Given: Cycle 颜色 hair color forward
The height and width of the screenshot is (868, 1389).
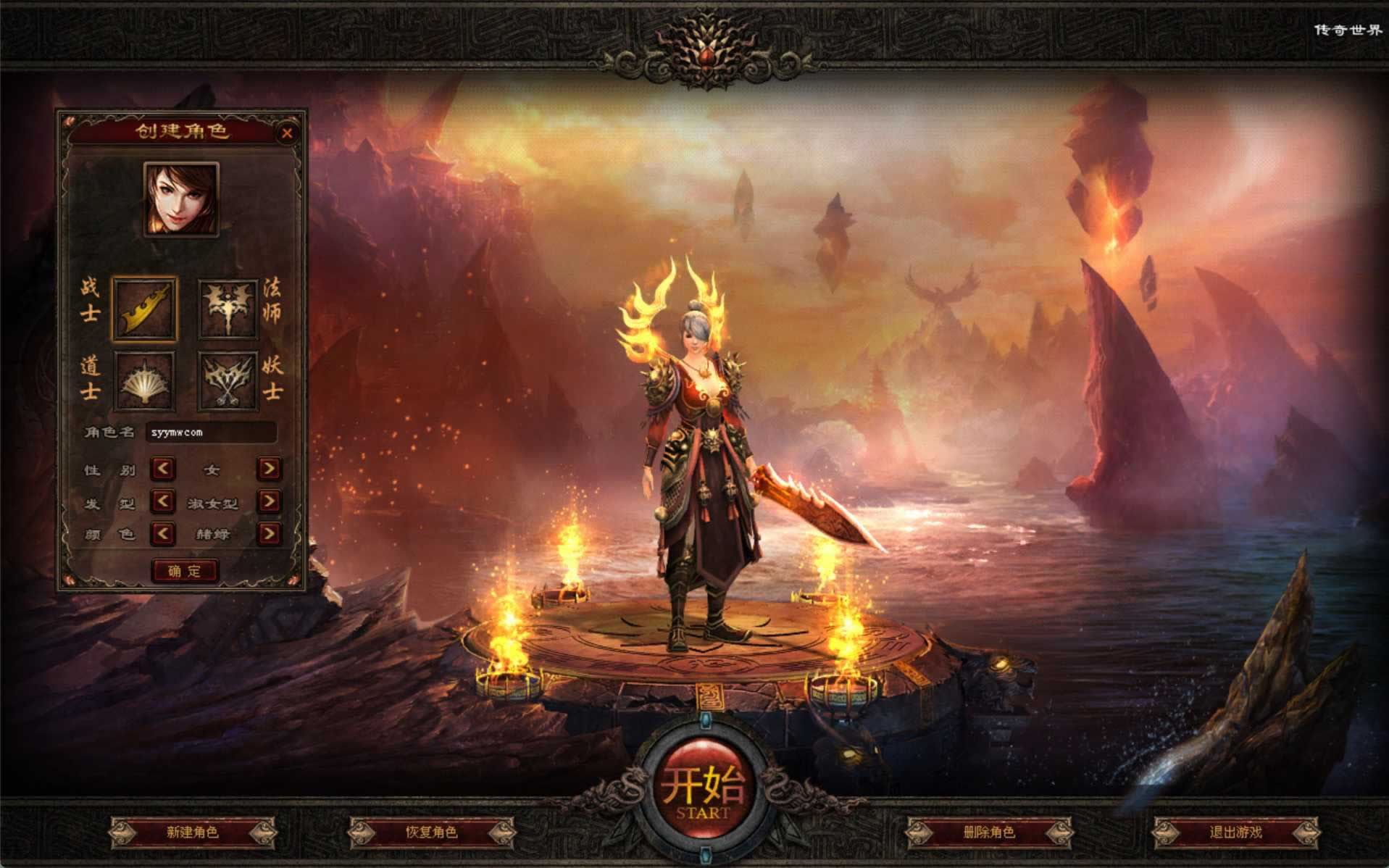Looking at the screenshot, I should (x=269, y=534).
